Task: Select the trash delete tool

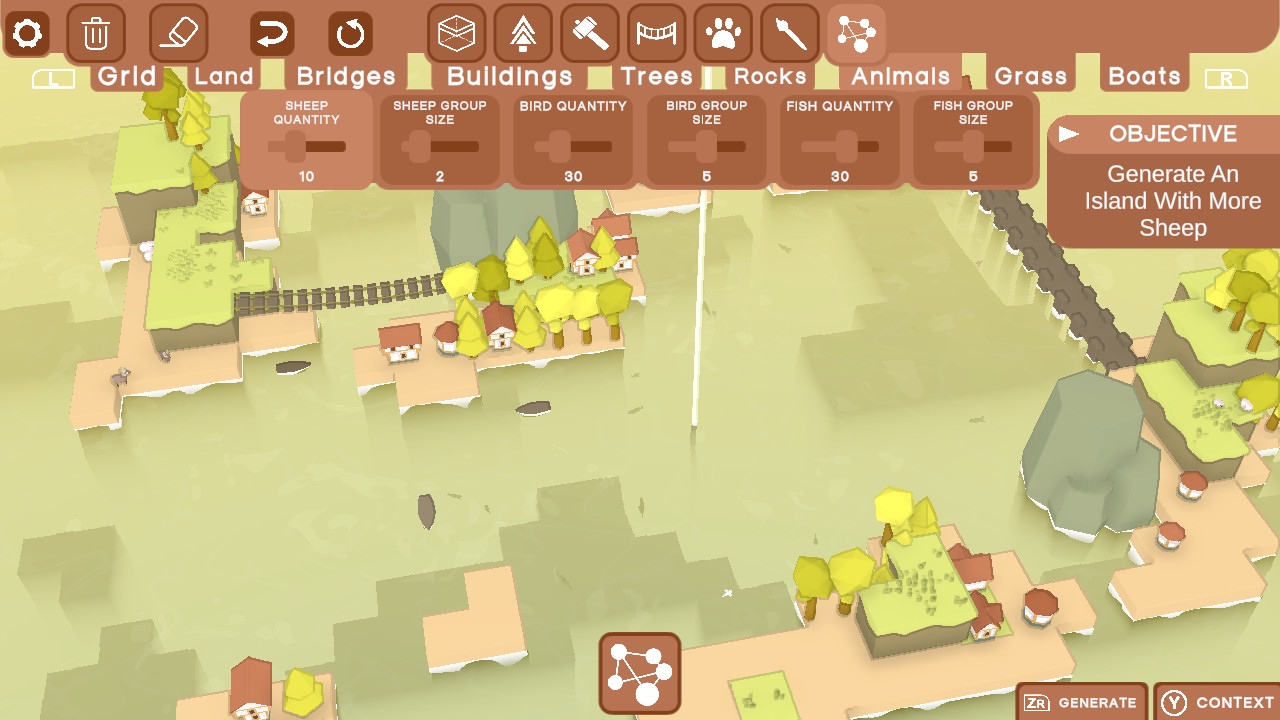Action: pos(96,32)
